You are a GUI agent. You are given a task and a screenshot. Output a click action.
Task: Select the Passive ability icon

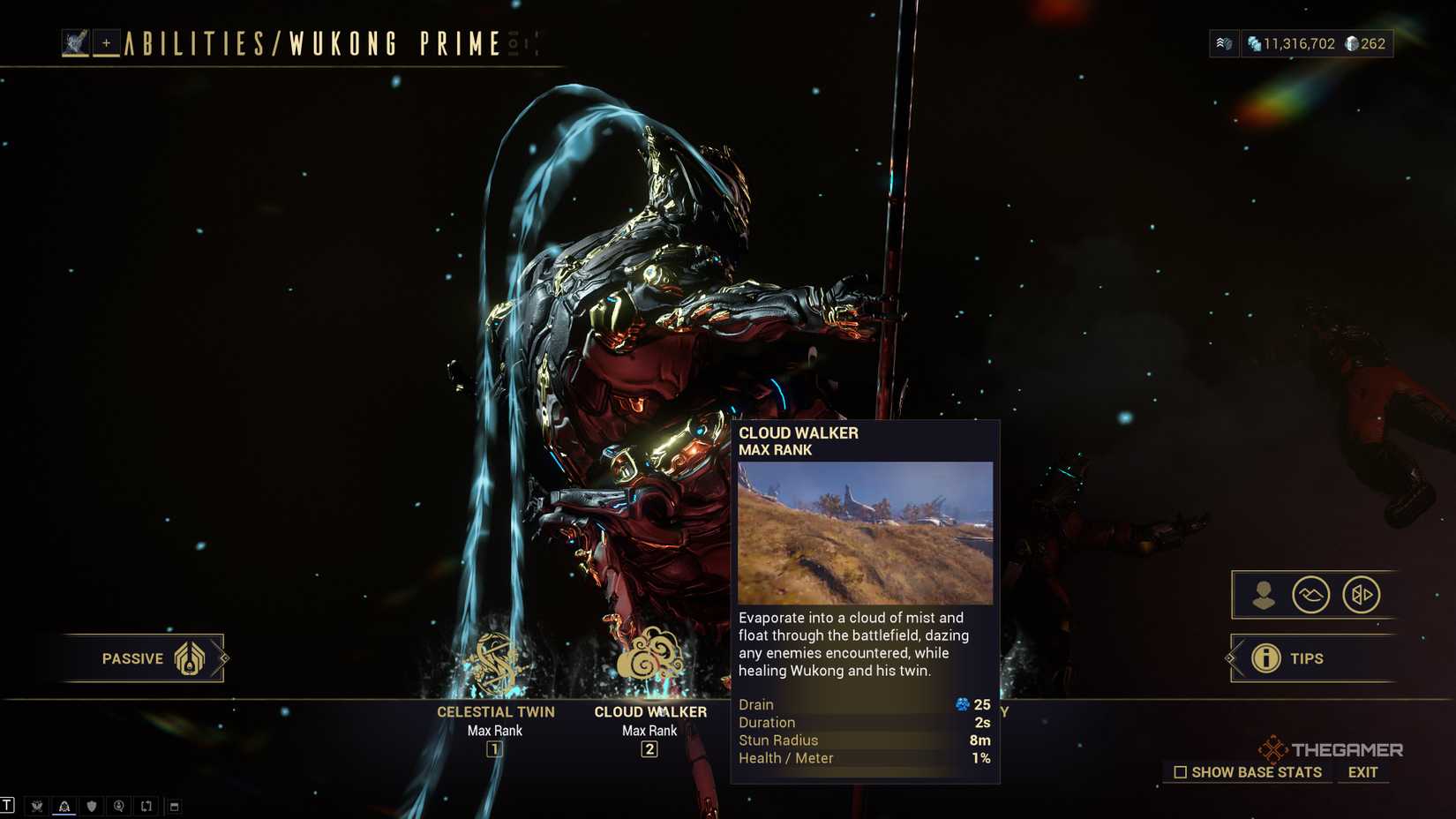190,657
